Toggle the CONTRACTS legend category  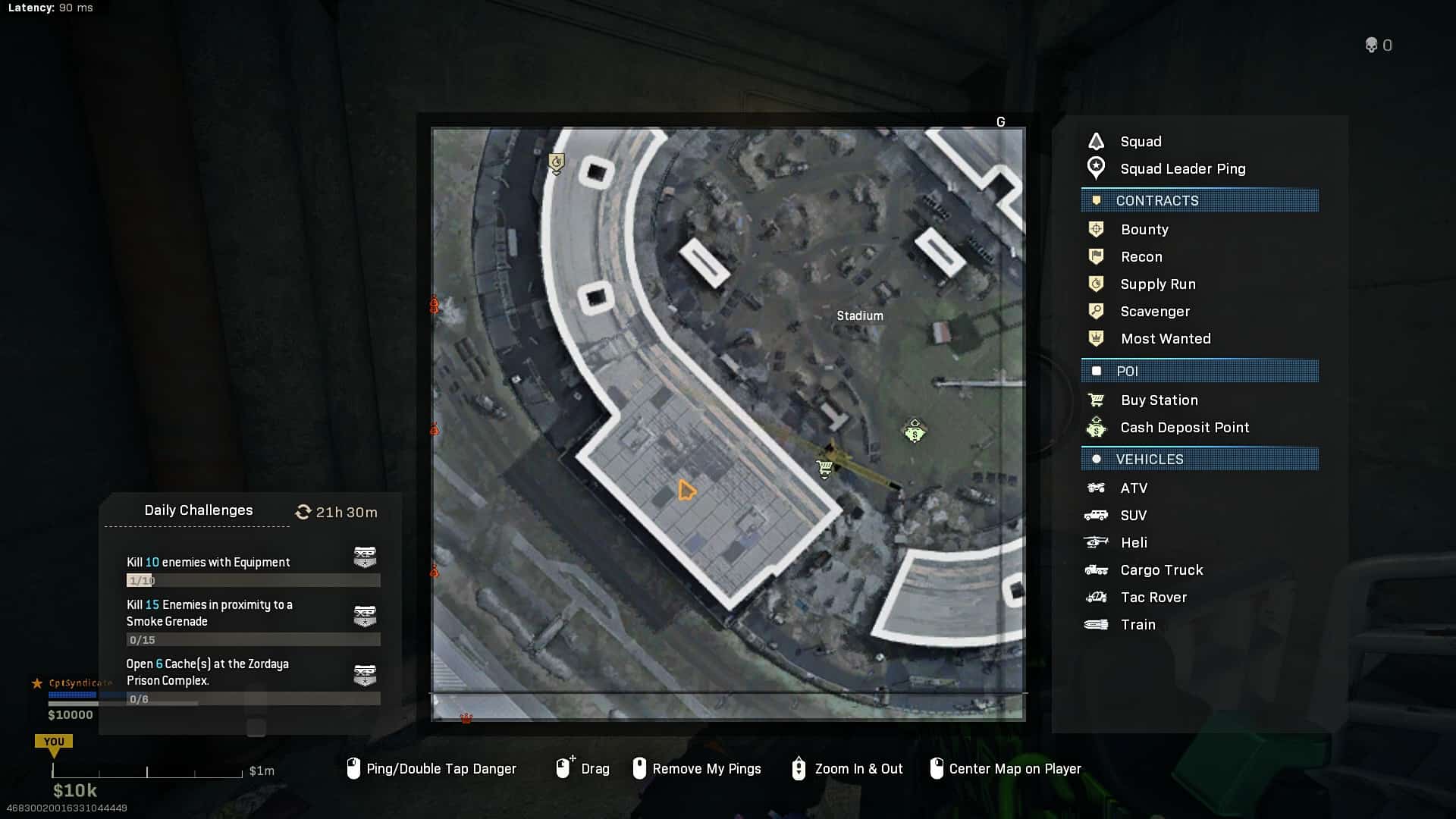coord(1200,201)
